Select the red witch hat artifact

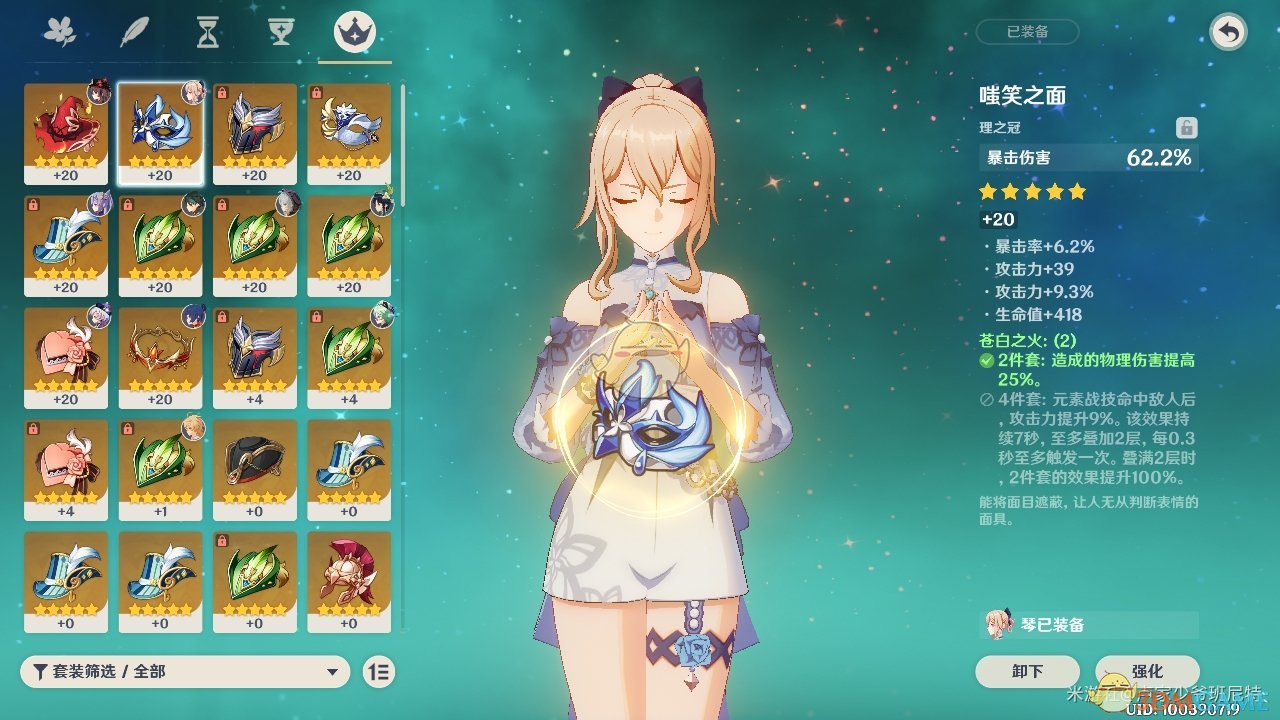(66, 133)
